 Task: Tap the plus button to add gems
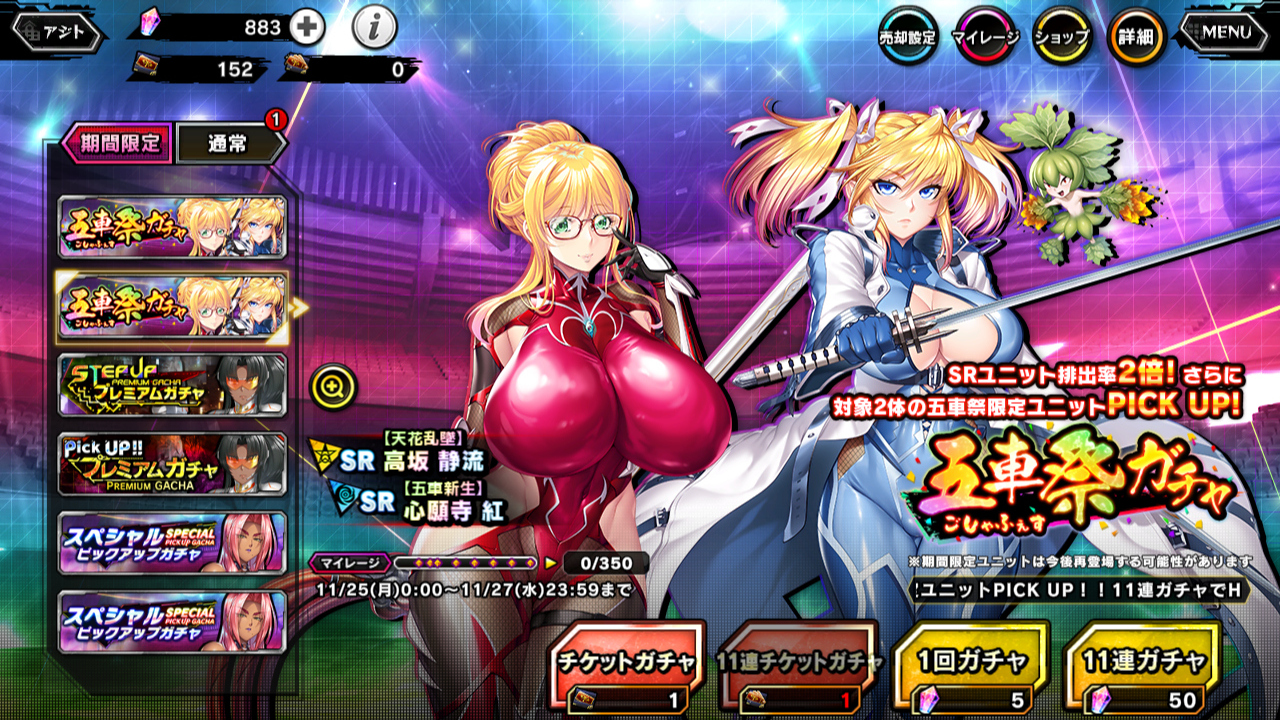(307, 29)
